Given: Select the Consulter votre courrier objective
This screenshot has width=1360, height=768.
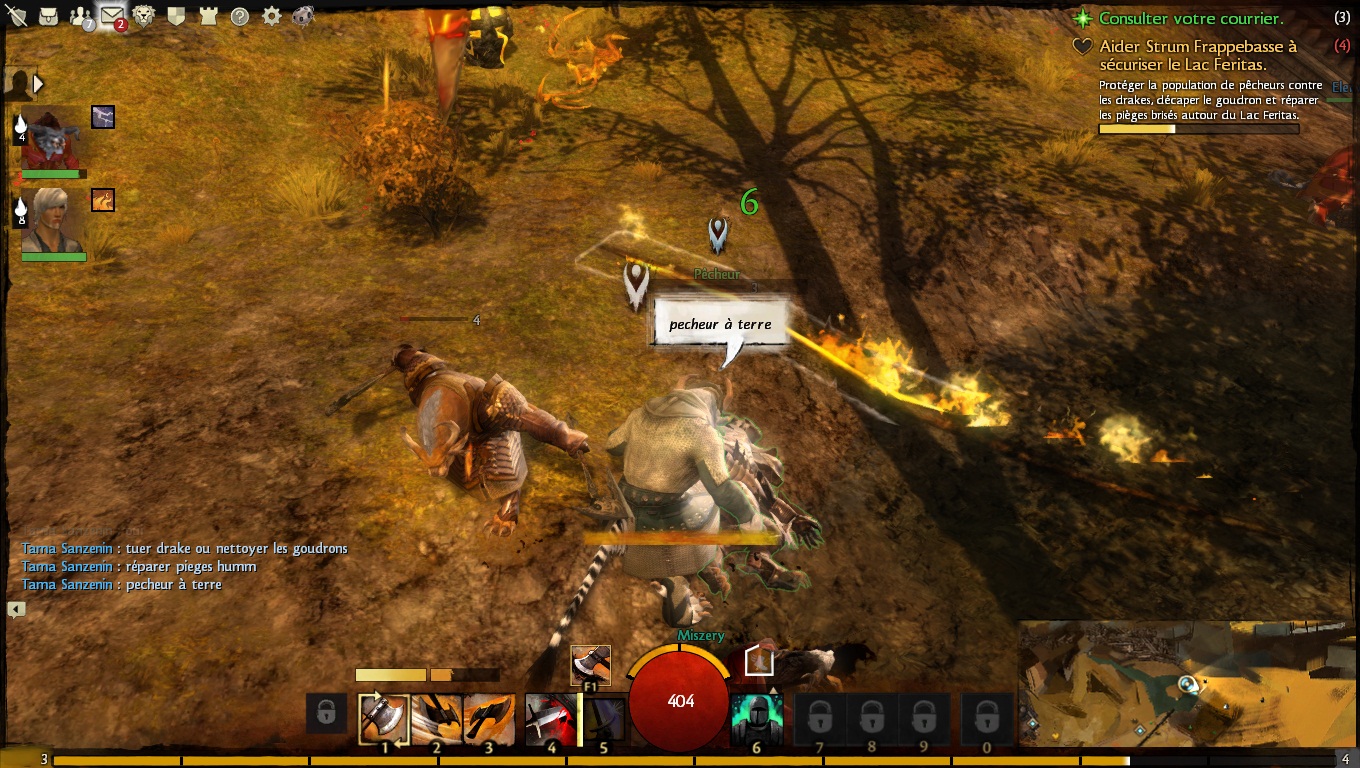Looking at the screenshot, I should [1190, 18].
